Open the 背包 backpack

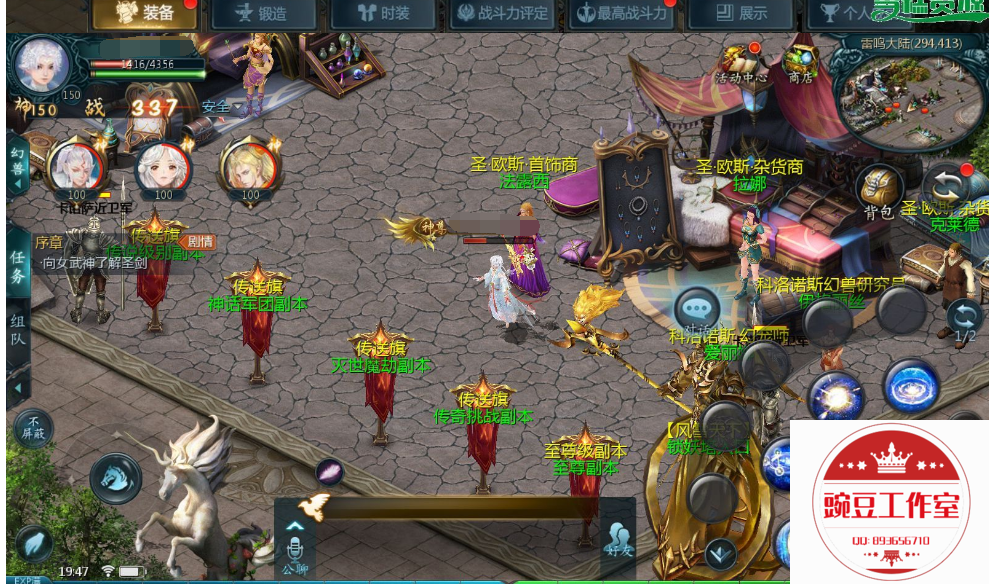pos(878,191)
